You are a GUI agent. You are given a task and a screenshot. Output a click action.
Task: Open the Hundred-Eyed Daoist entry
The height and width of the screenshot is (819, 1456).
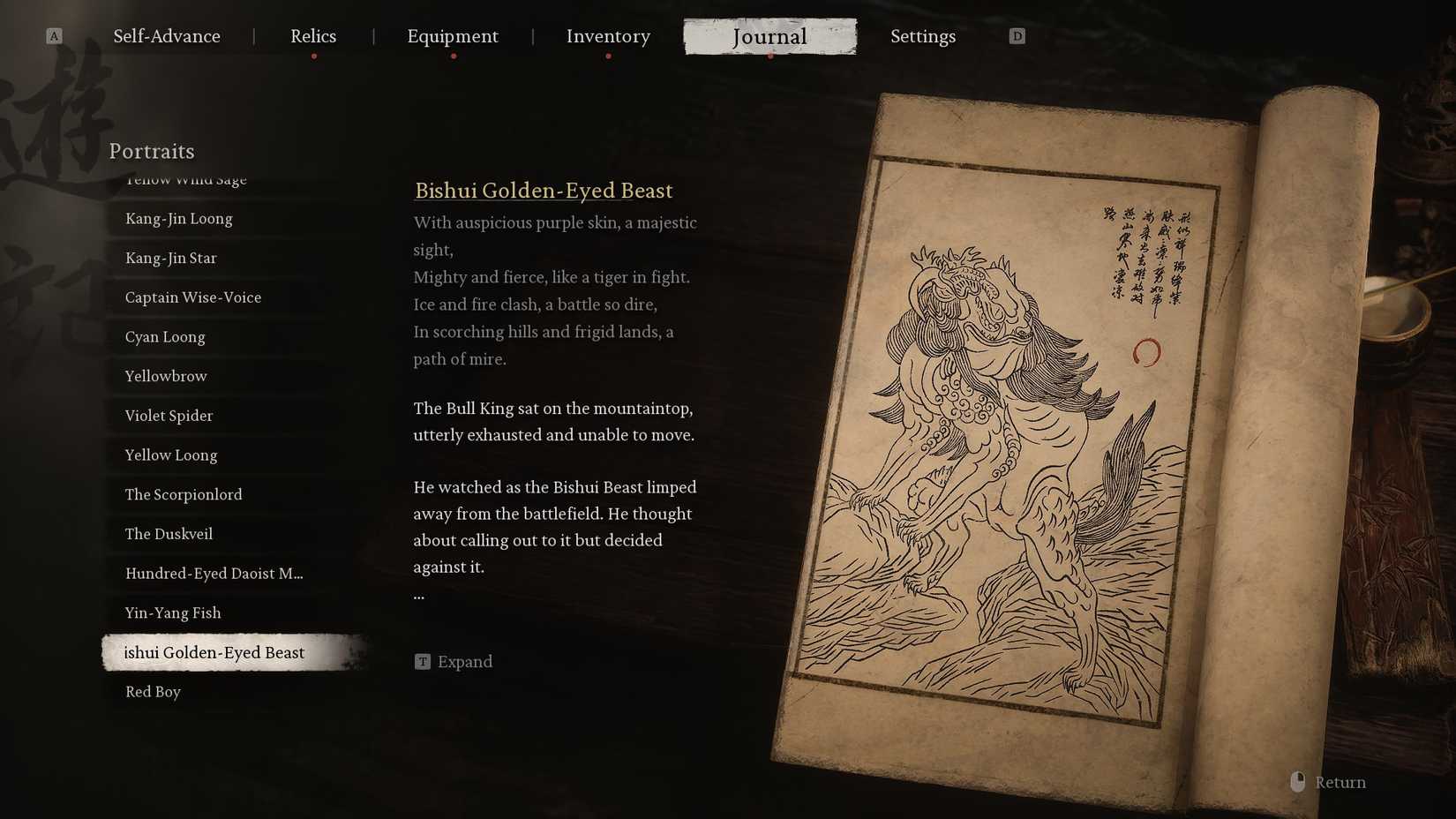point(214,573)
